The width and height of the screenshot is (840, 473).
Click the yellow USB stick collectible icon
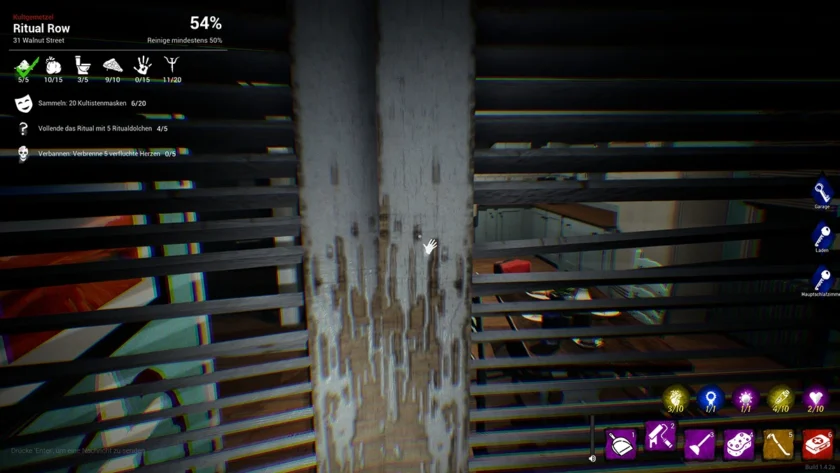coord(781,397)
